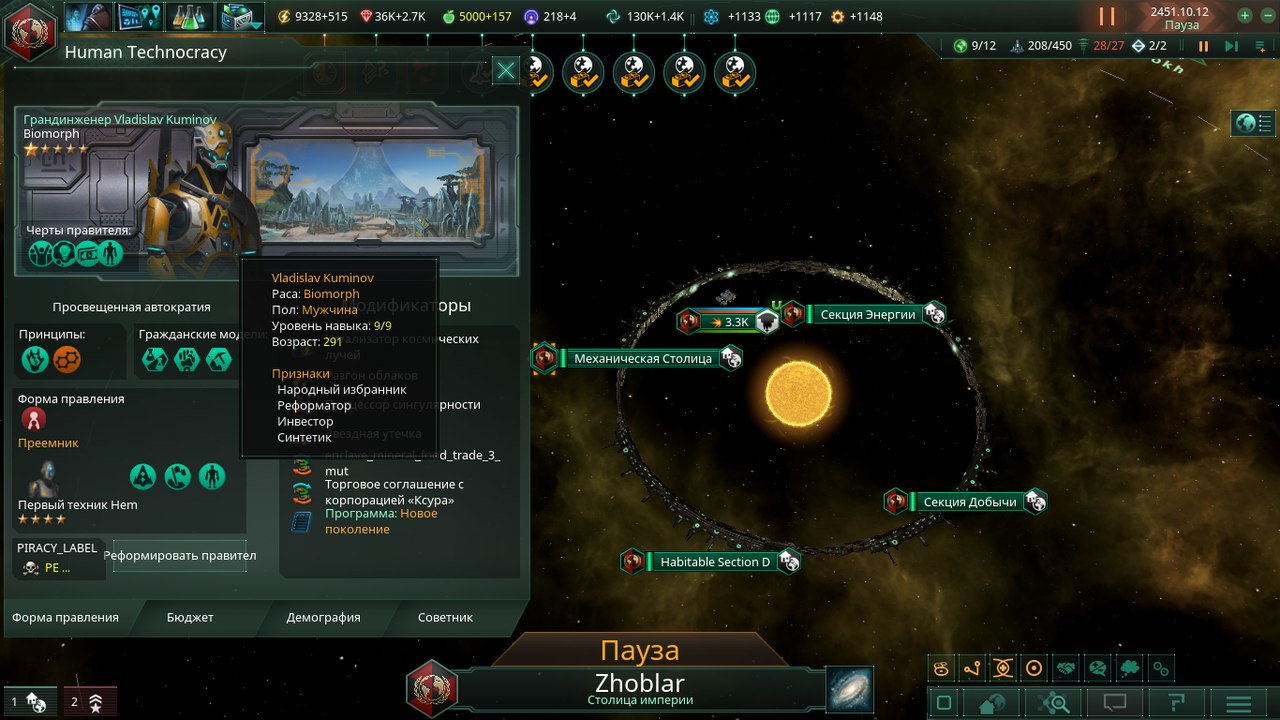Toggle the outliner planet list button
The image size is (1280, 720).
[1254, 123]
